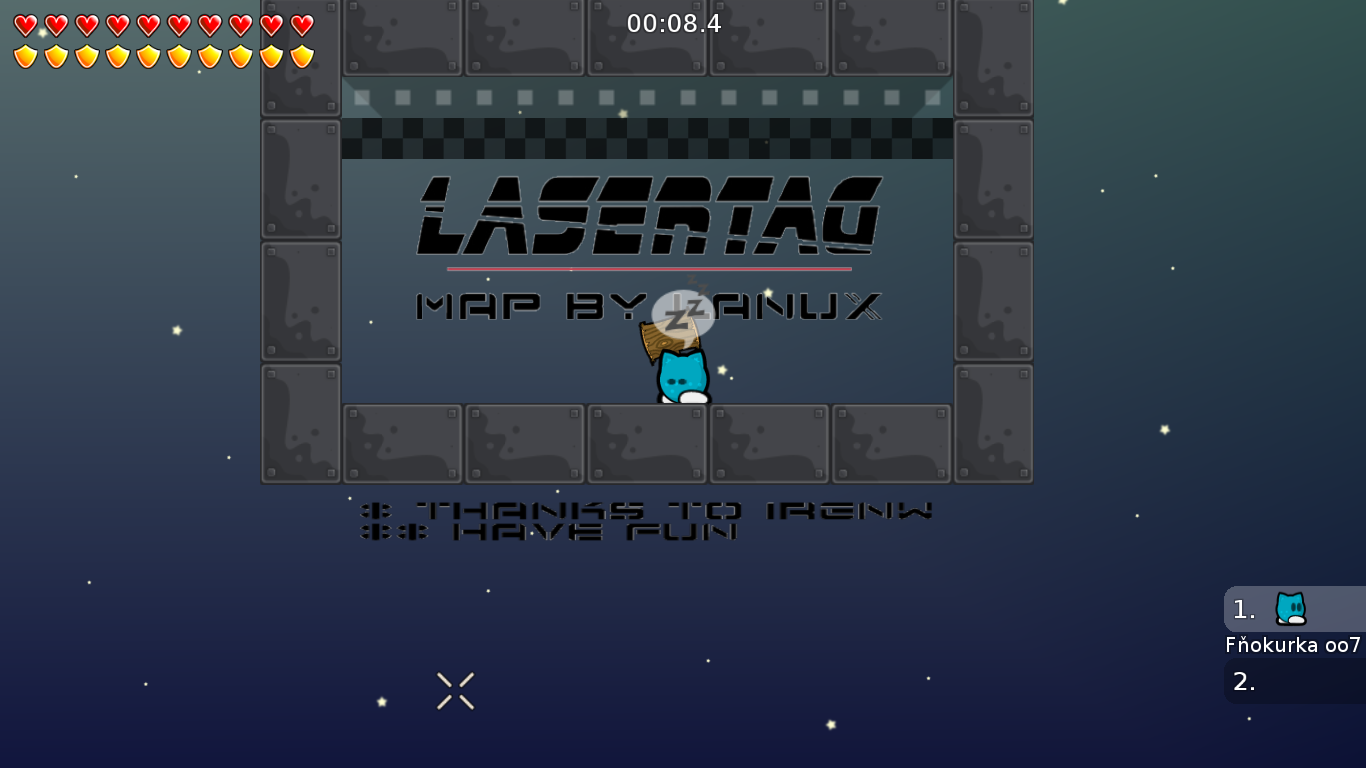Click the THANKS TO IRONW message
1366x768 pixels.
[648, 510]
